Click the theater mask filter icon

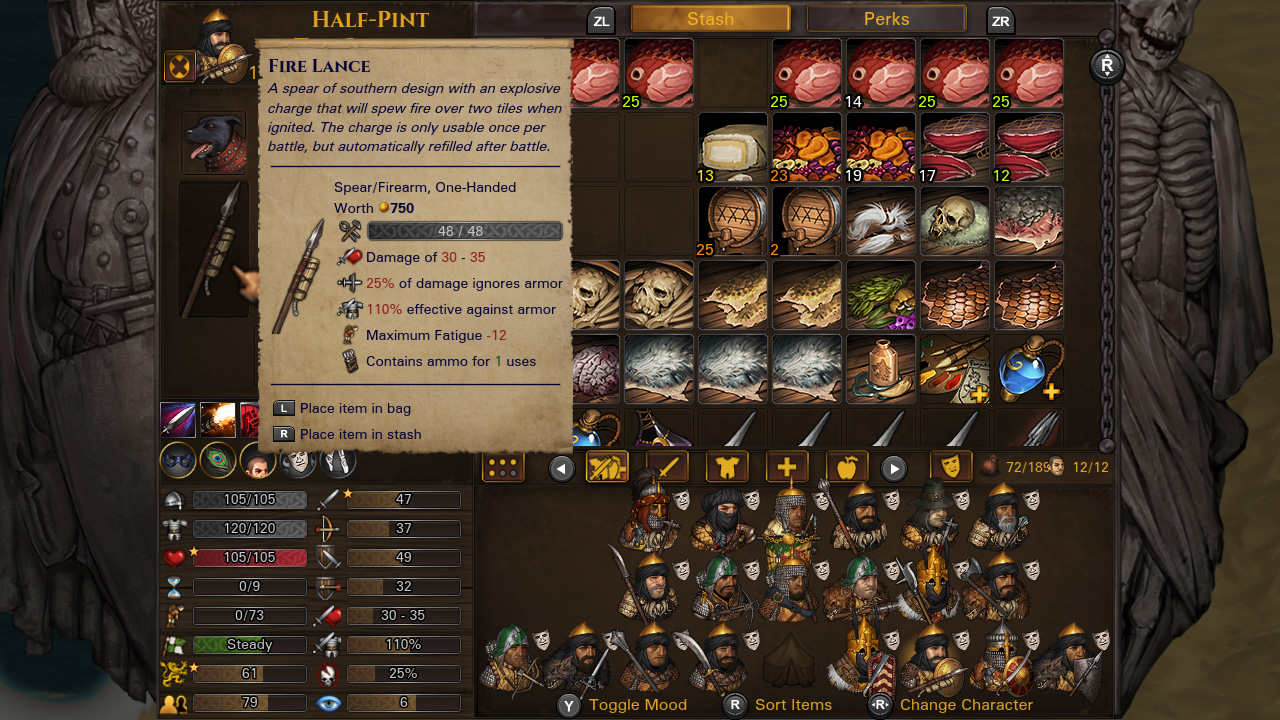(951, 466)
